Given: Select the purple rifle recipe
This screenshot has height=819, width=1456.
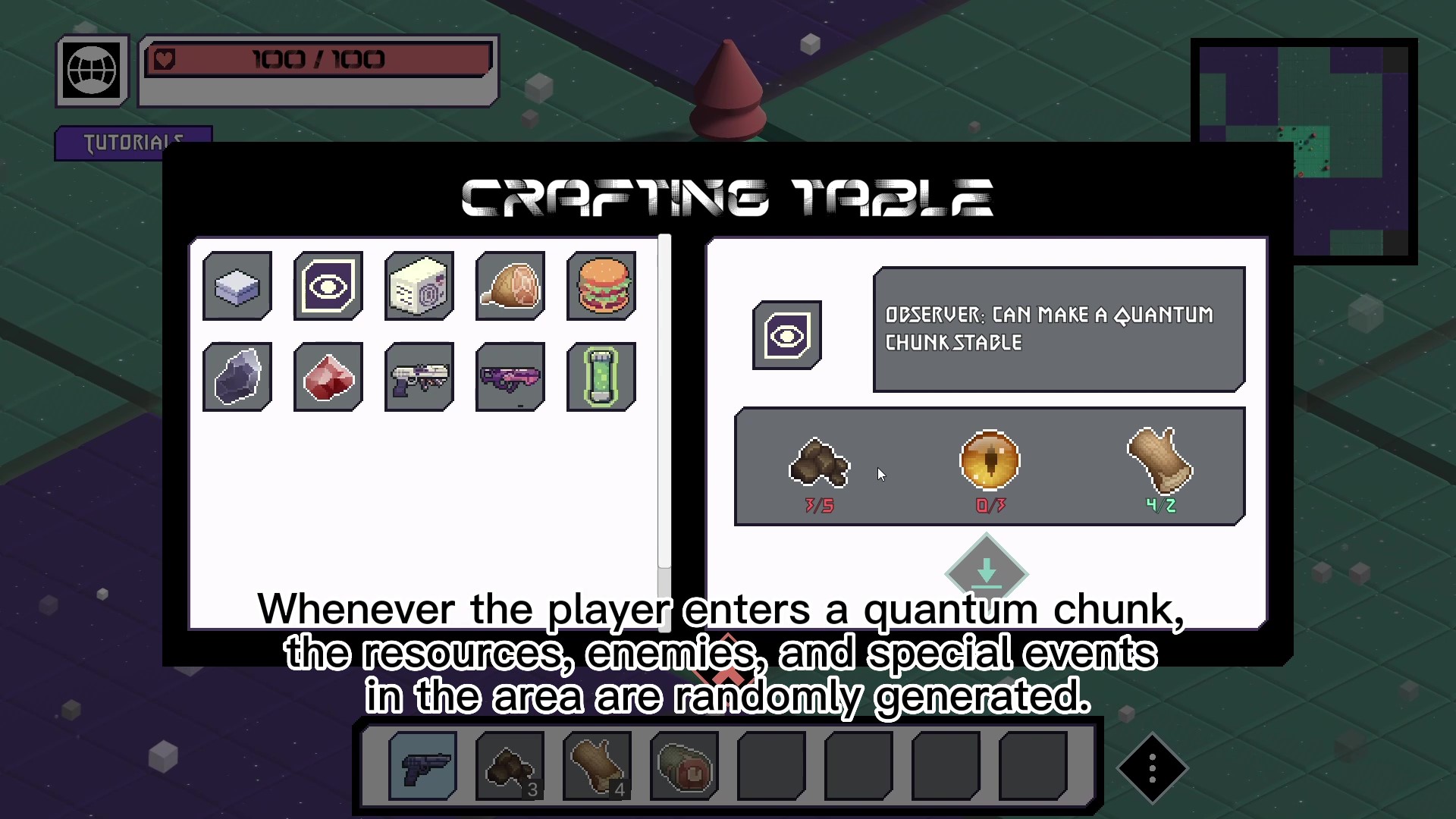Looking at the screenshot, I should coord(510,378).
